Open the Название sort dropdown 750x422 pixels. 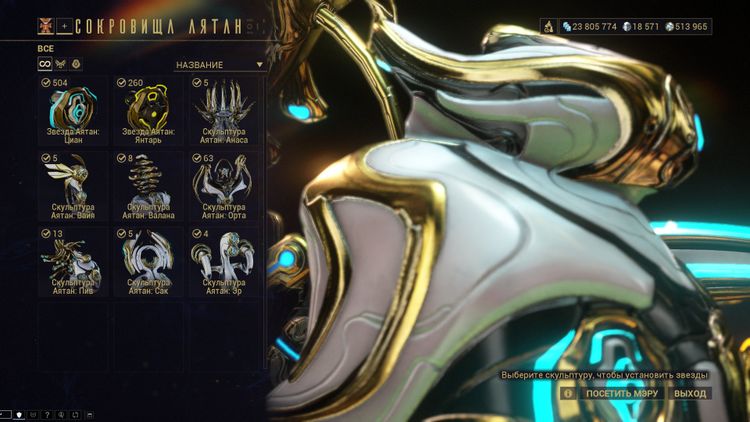click(x=219, y=65)
